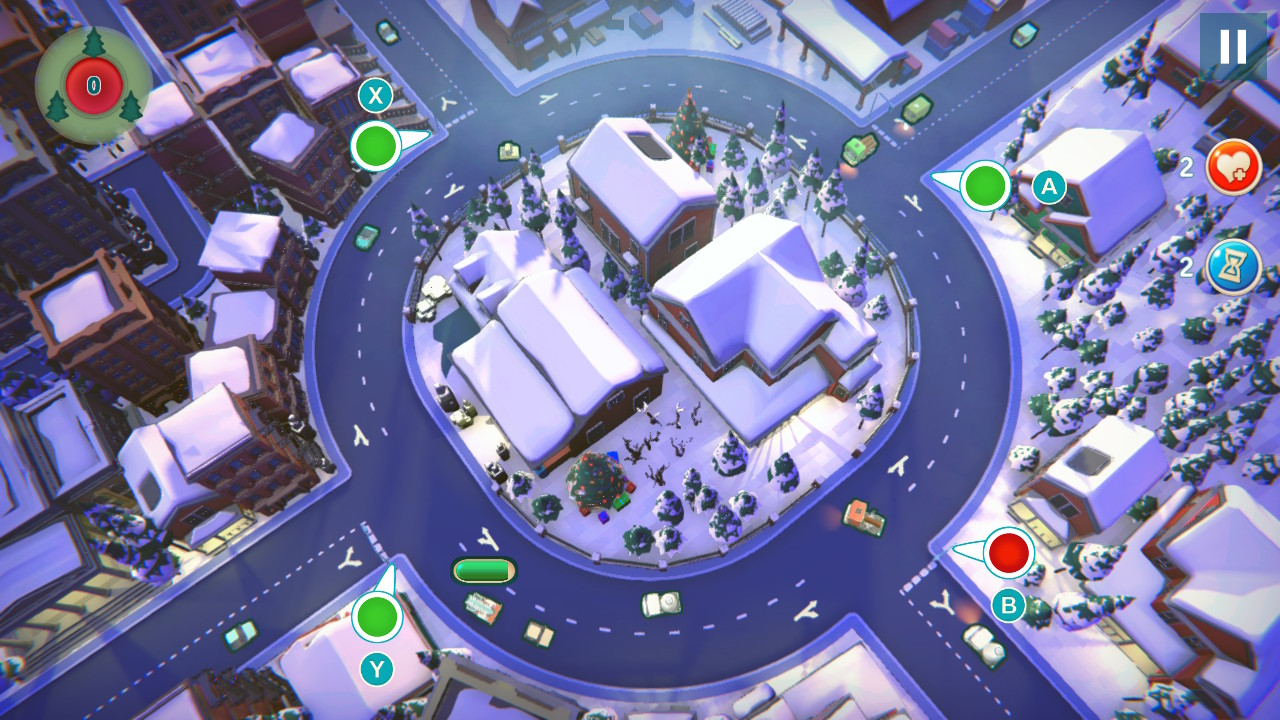Image resolution: width=1280 pixels, height=720 pixels.
Task: Turn the red B traffic light green
Action: [1008, 553]
